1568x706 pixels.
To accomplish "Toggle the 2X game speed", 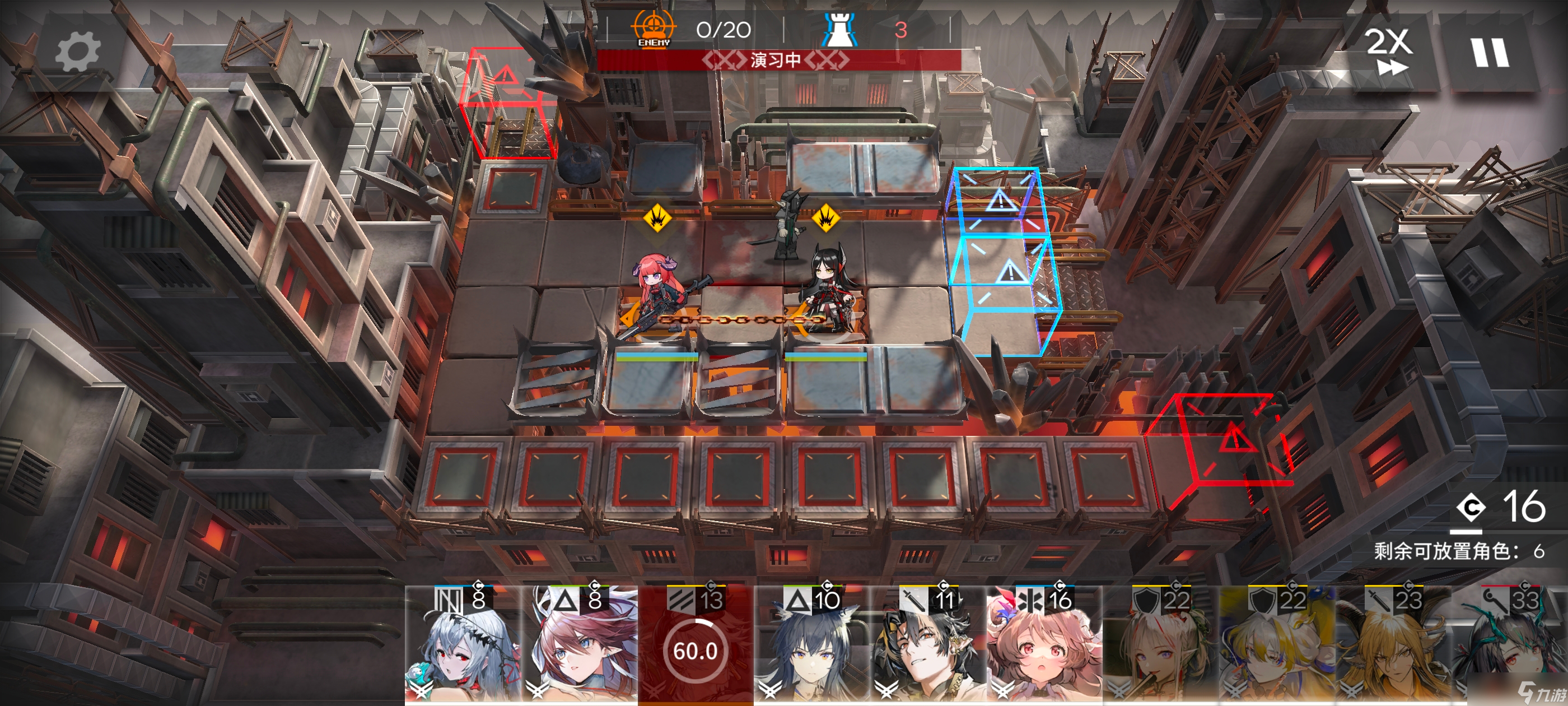I will click(x=1388, y=52).
